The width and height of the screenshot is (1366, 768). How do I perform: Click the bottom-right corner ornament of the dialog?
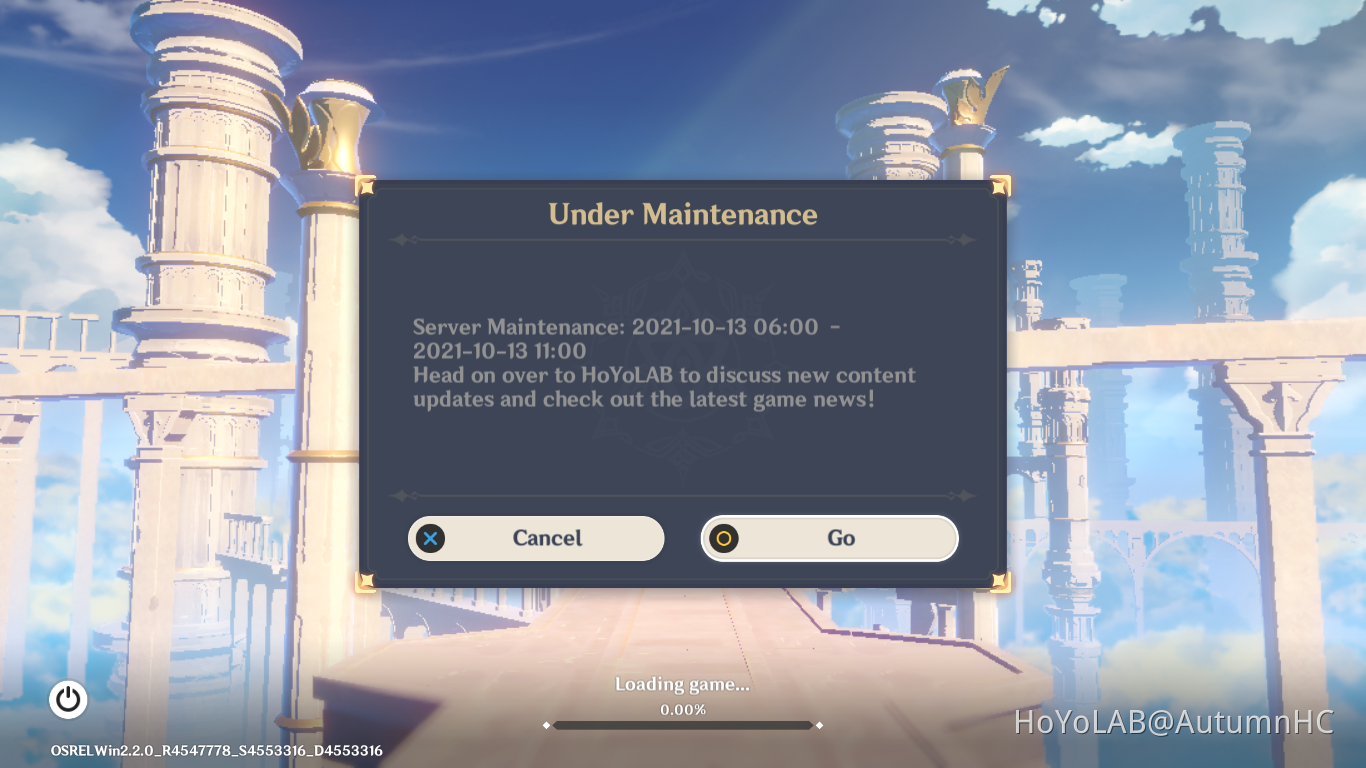tap(998, 580)
